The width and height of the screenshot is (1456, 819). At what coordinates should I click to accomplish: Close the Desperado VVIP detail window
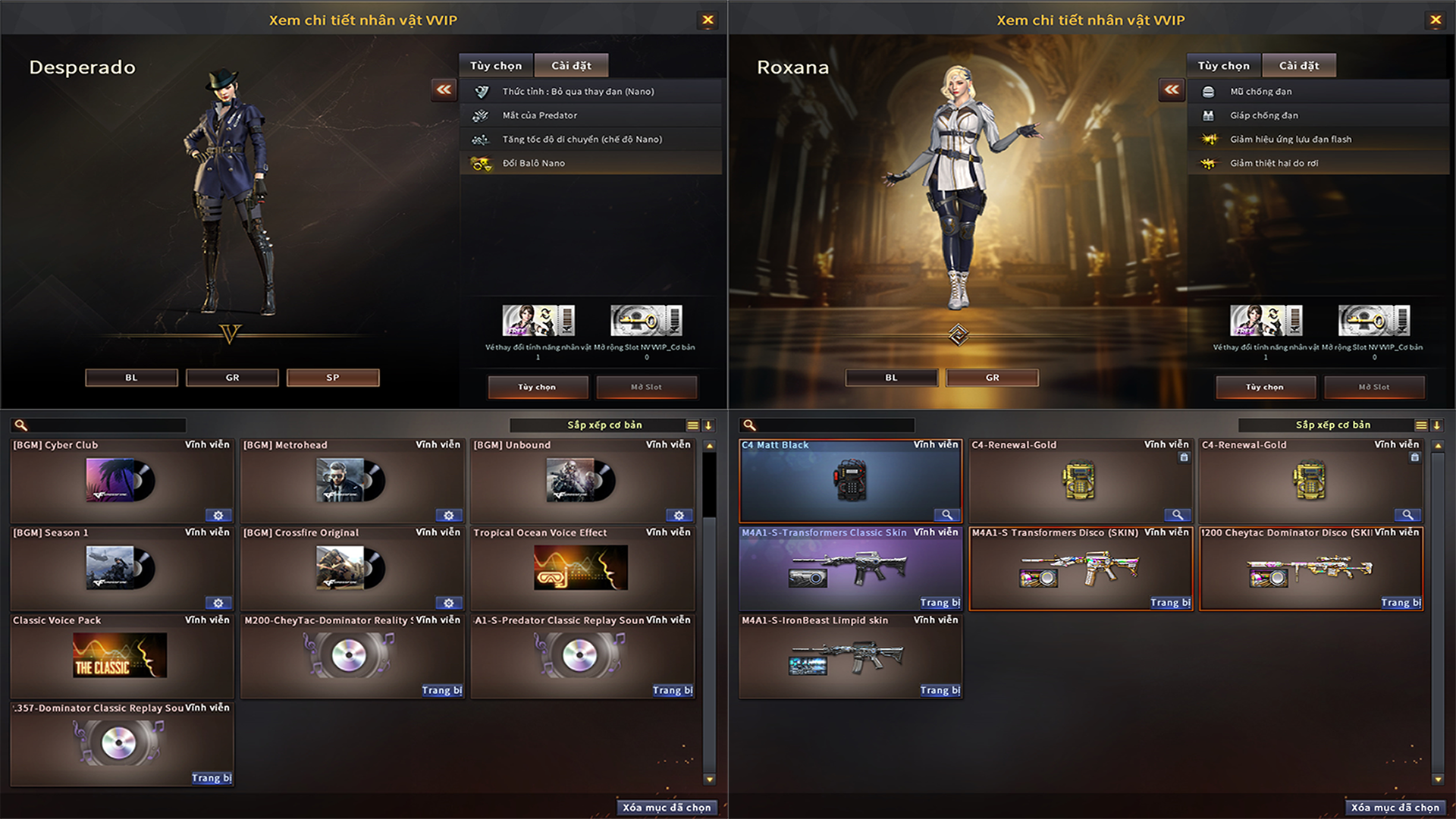tap(708, 20)
